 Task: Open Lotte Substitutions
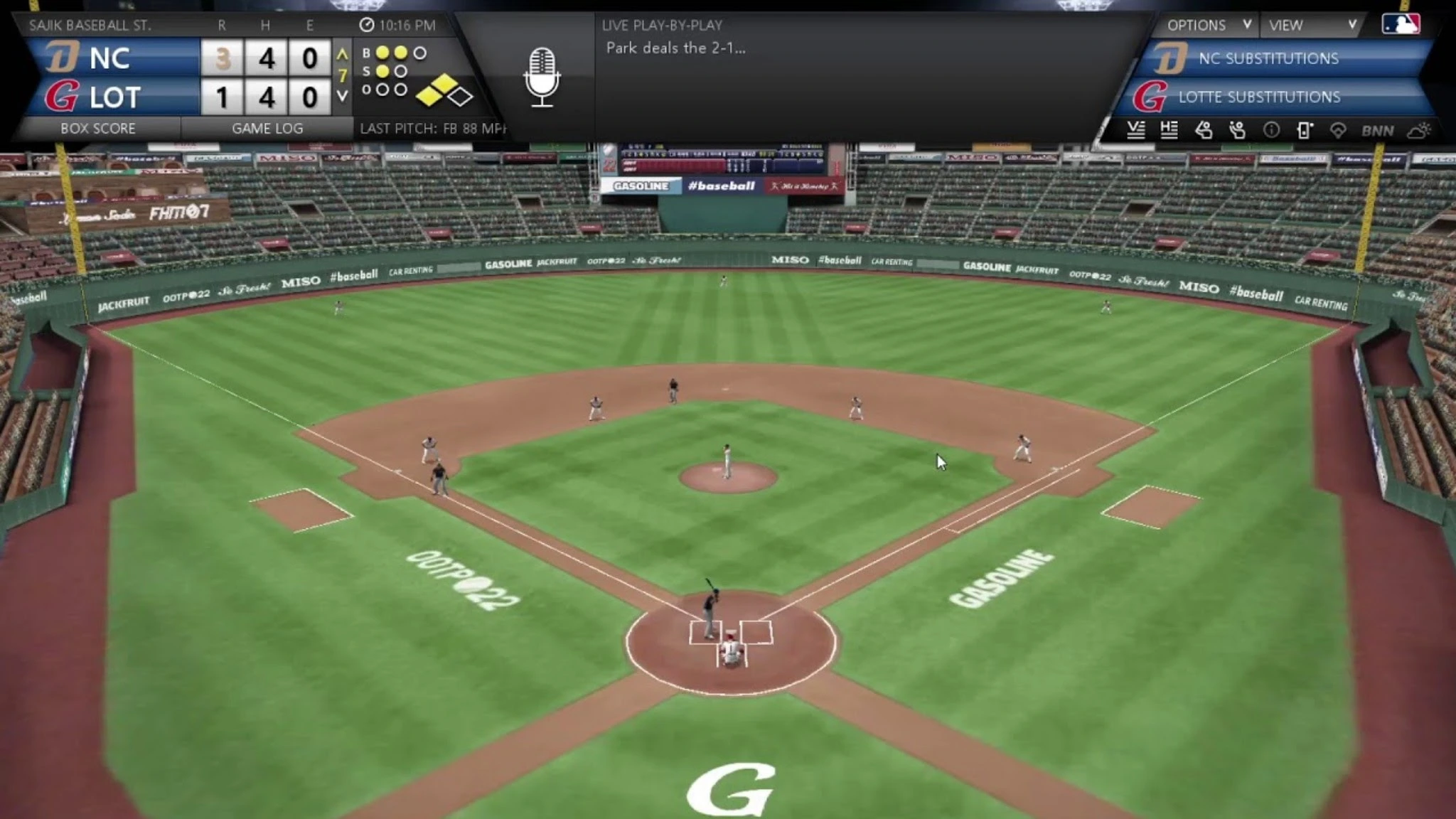1259,97
